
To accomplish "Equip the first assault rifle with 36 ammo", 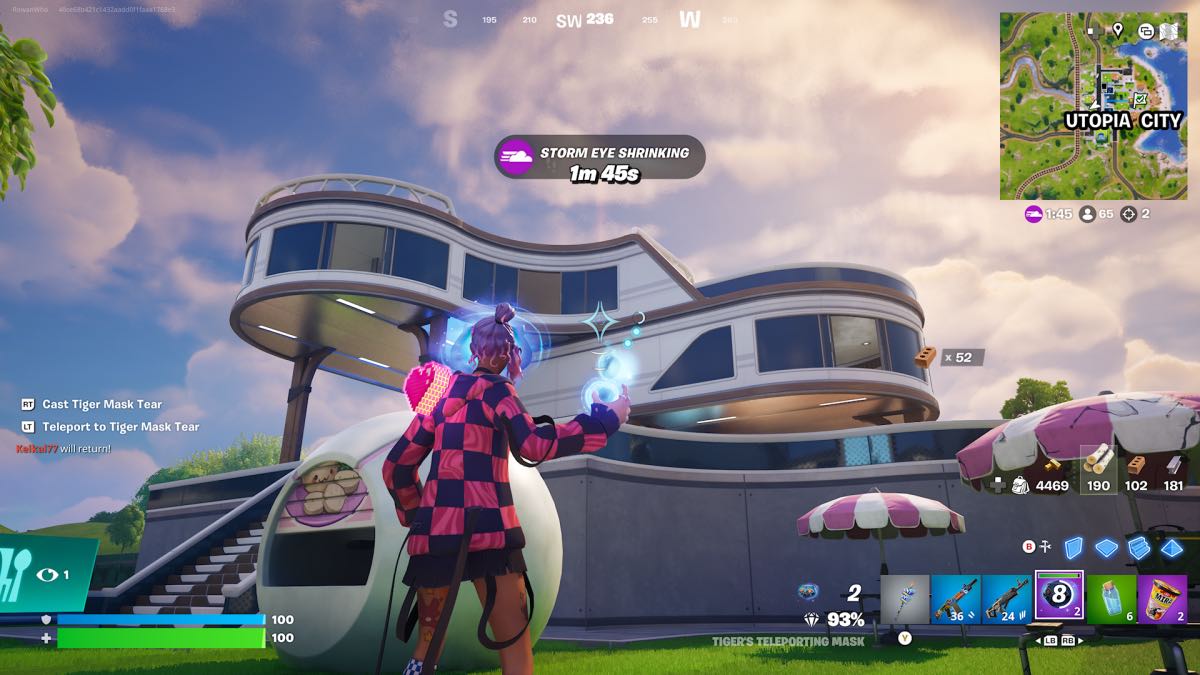I will (955, 599).
